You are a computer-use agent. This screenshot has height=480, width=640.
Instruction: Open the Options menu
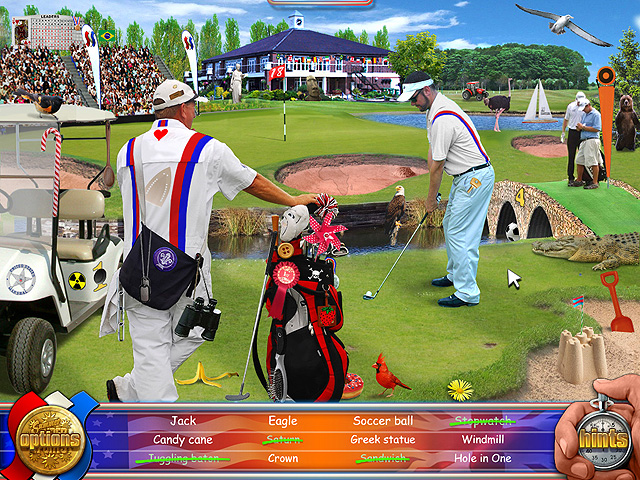tap(47, 438)
